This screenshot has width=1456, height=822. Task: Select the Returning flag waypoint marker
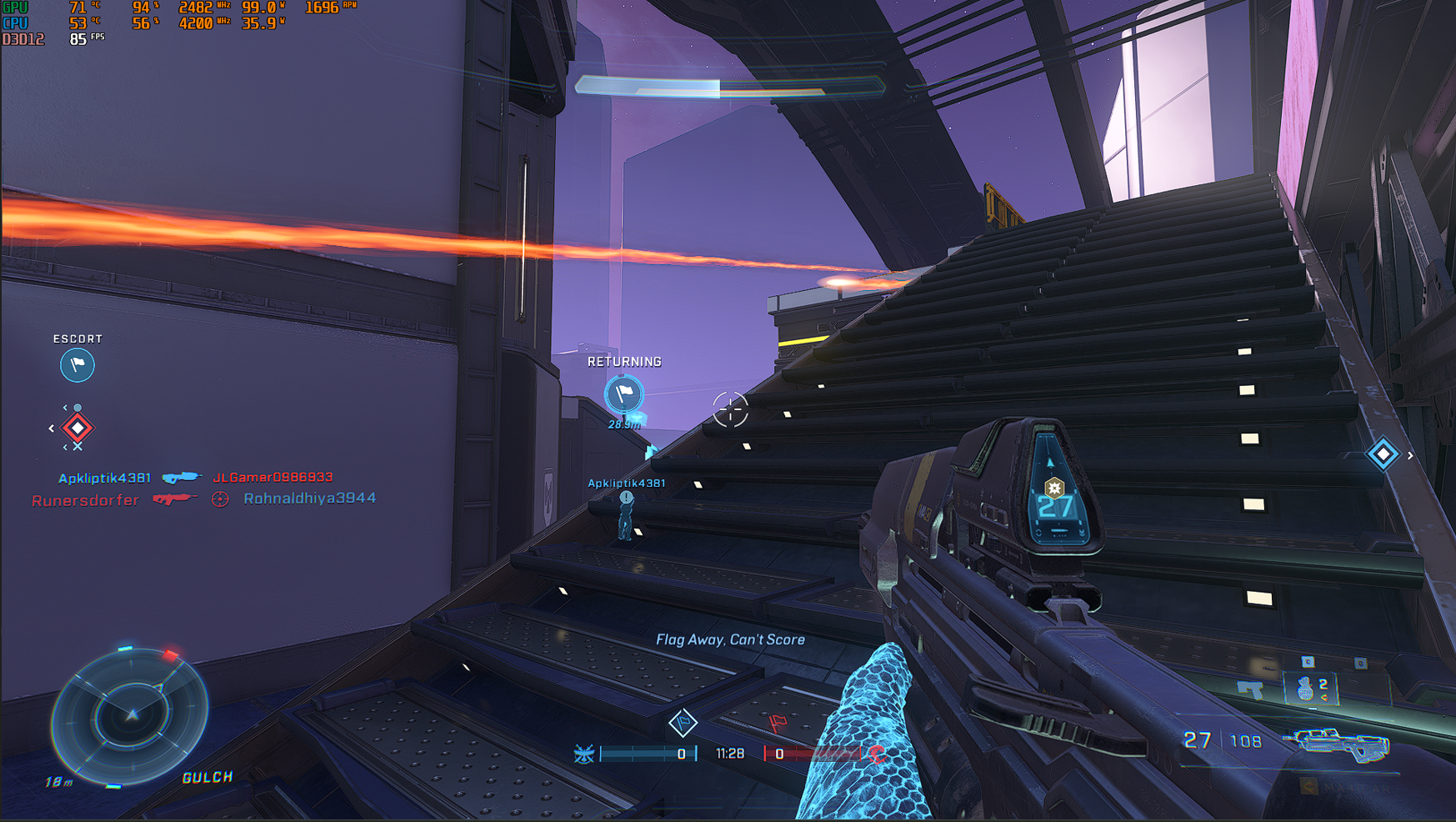tap(623, 393)
